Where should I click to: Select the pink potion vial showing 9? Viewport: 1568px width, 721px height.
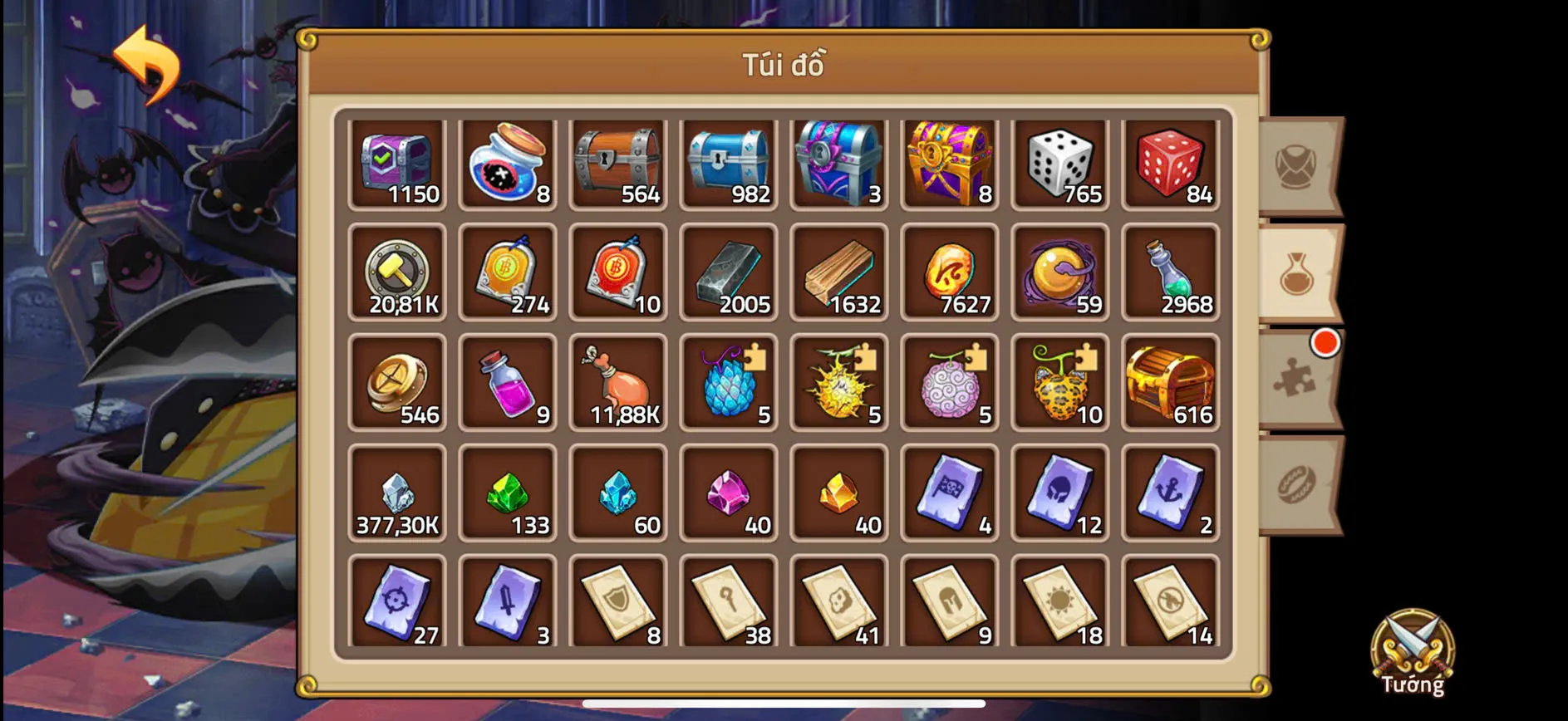(508, 381)
